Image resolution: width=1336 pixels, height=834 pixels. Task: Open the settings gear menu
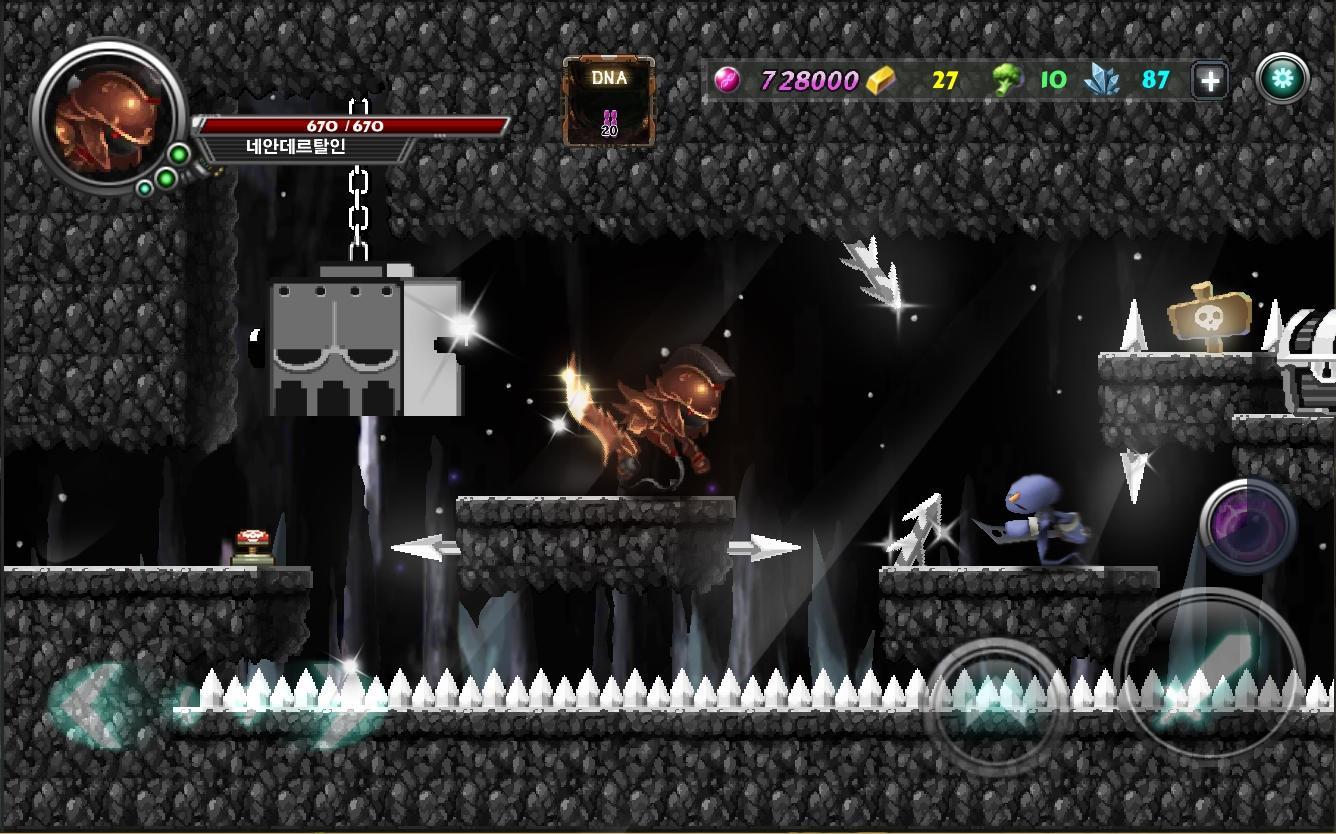coord(1283,78)
